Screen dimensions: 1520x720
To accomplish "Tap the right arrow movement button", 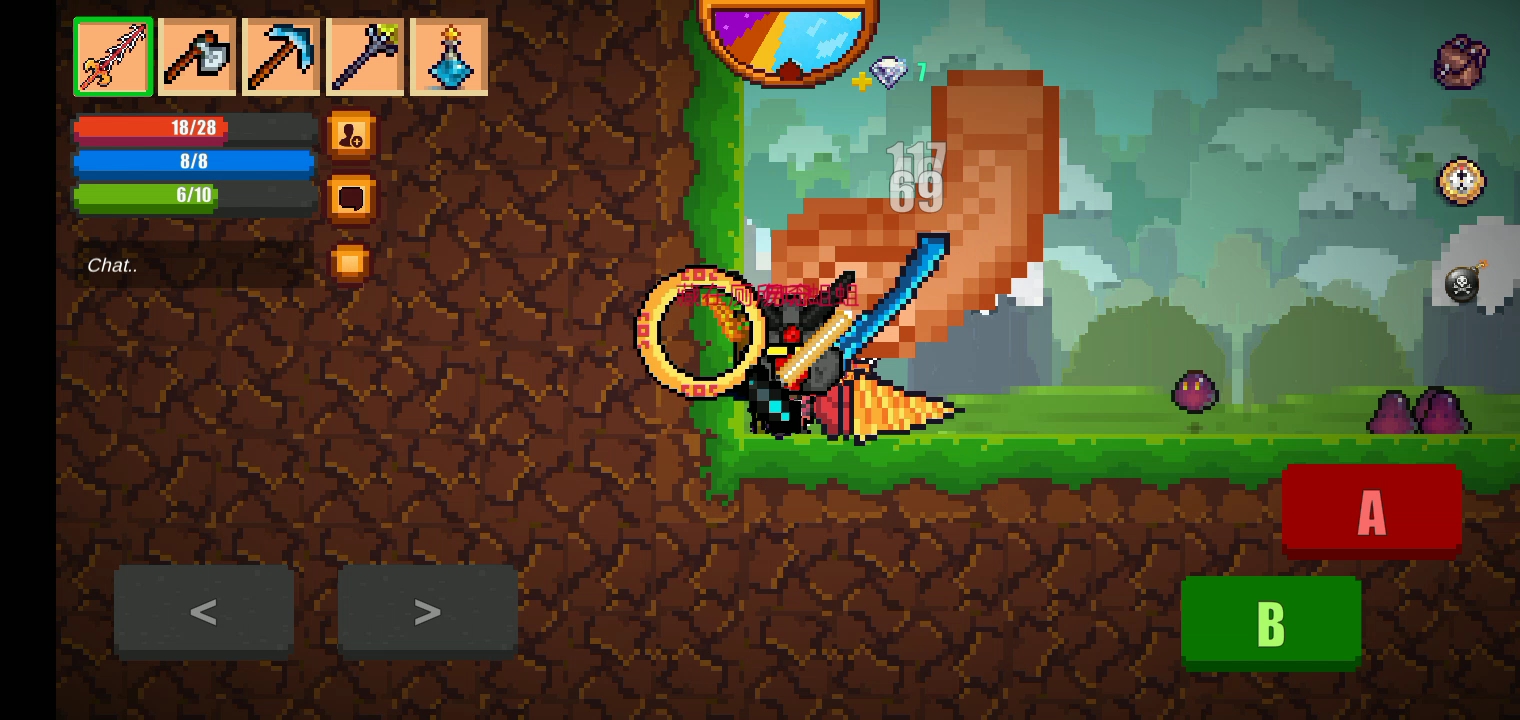I will point(427,611).
